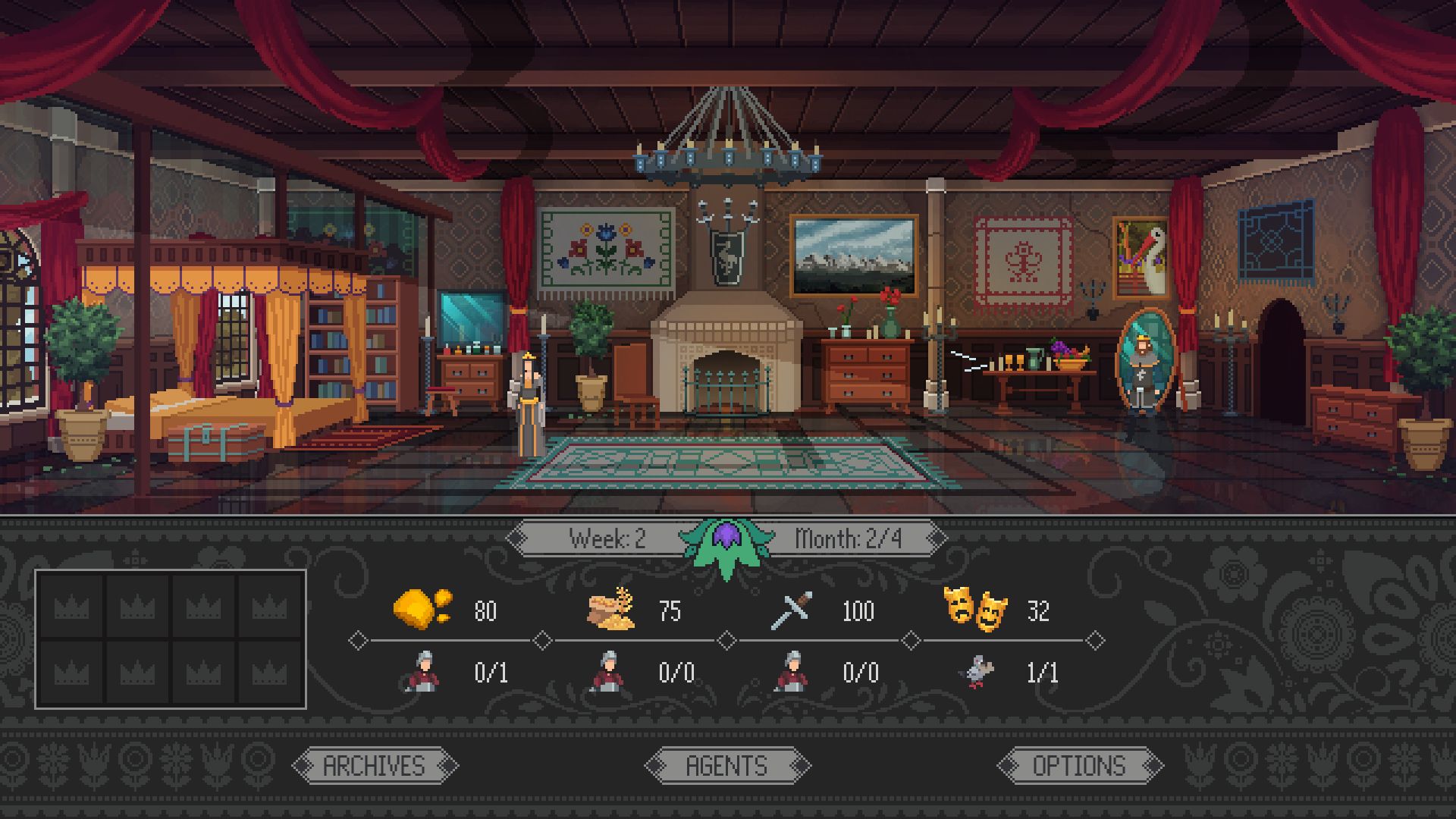The height and width of the screenshot is (819, 1456).
Task: Select the gold nuggets resource icon
Action: [422, 609]
